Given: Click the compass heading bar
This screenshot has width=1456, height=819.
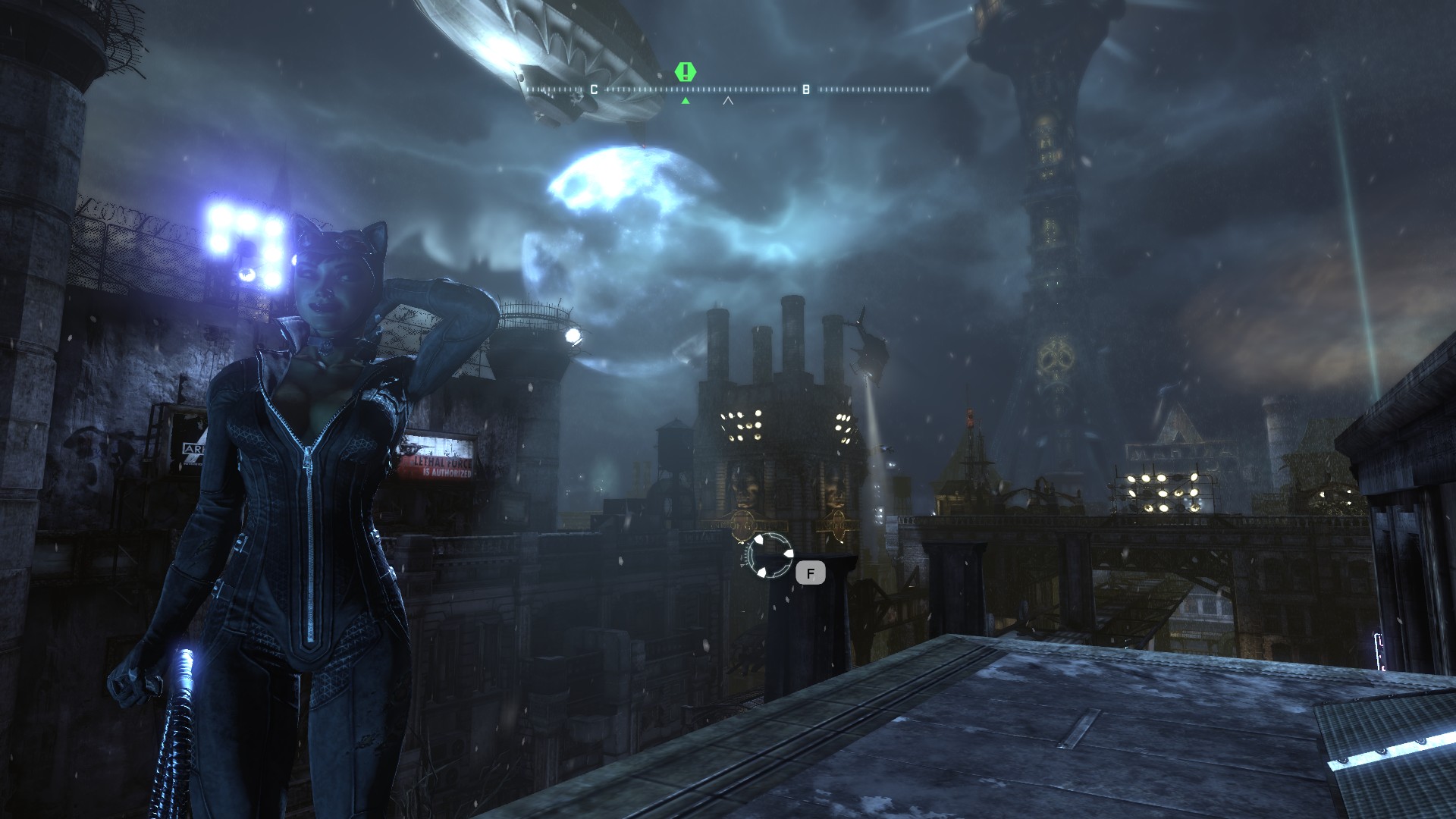Looking at the screenshot, I should tap(728, 89).
